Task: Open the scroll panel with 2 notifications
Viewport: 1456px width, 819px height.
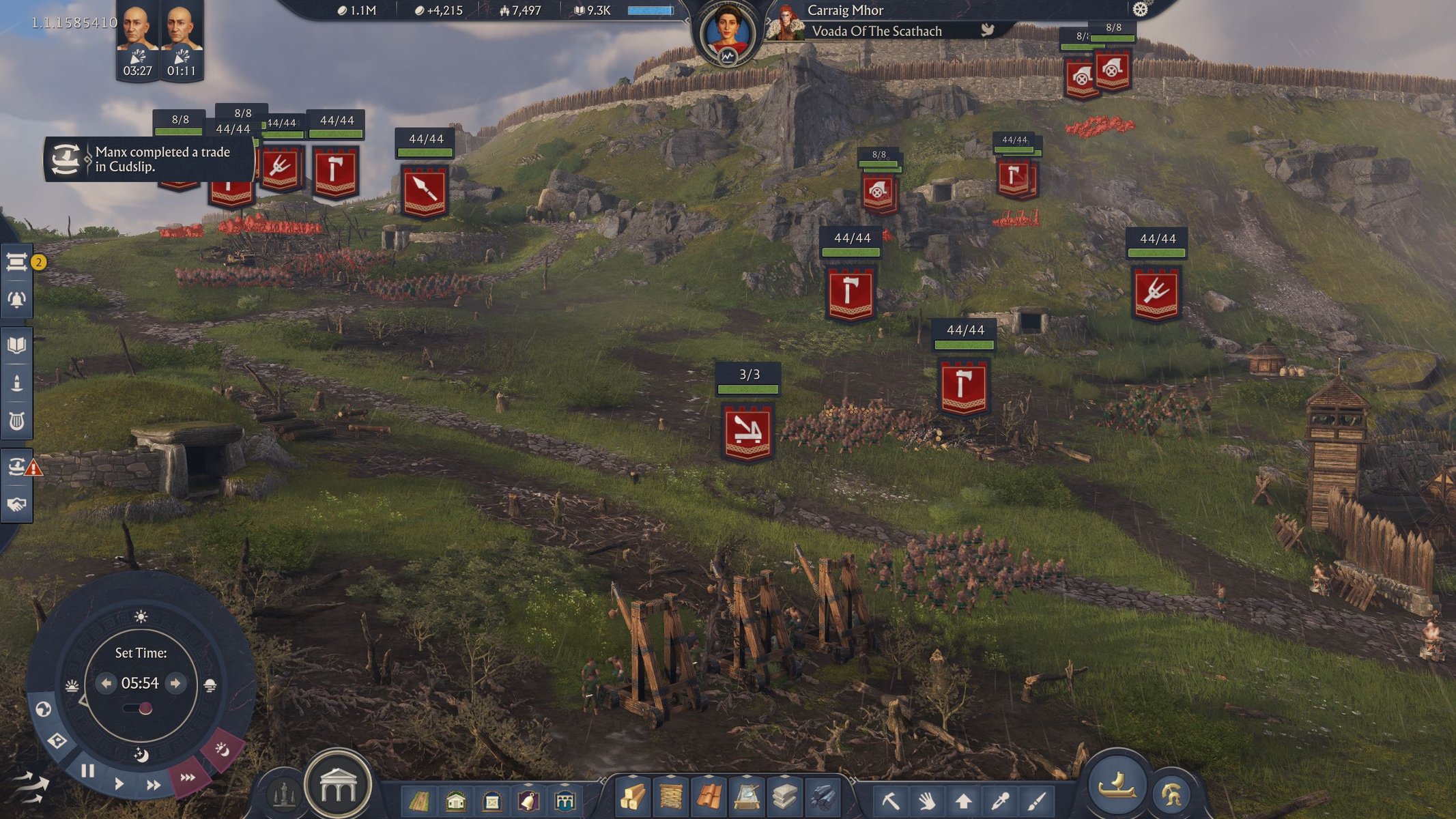Action: coord(17,262)
